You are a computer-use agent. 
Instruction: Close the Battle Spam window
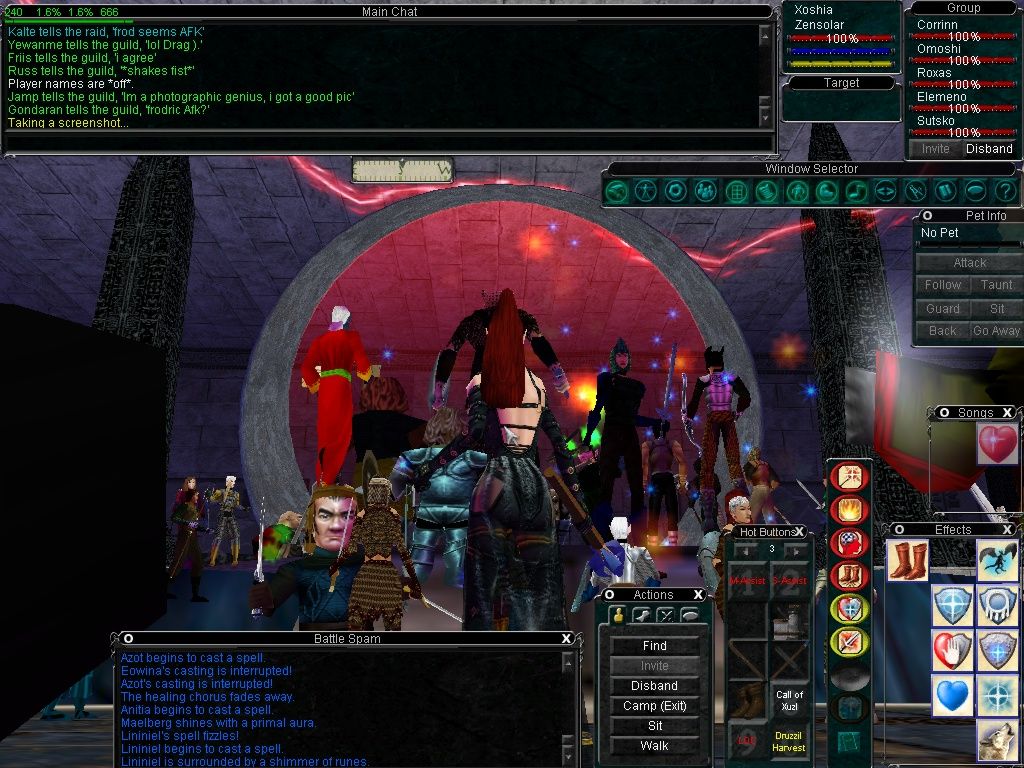coord(566,639)
